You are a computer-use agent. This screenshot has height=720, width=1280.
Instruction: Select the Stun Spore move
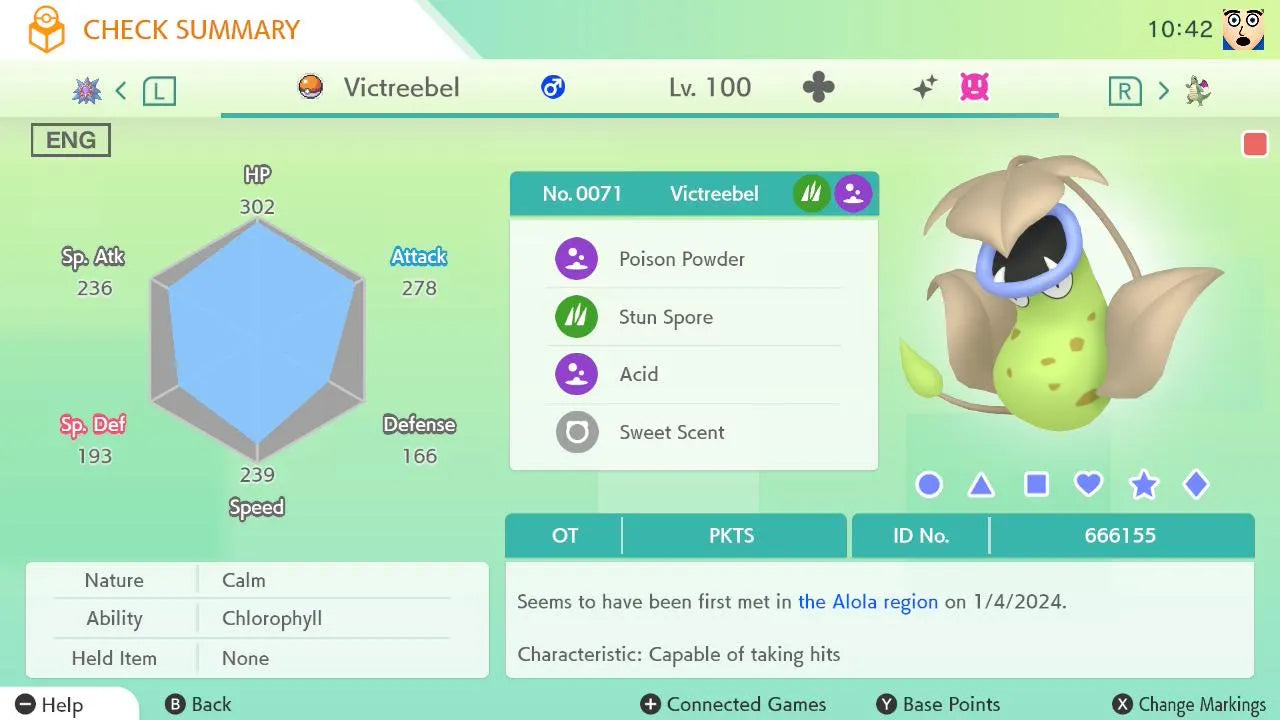[693, 317]
